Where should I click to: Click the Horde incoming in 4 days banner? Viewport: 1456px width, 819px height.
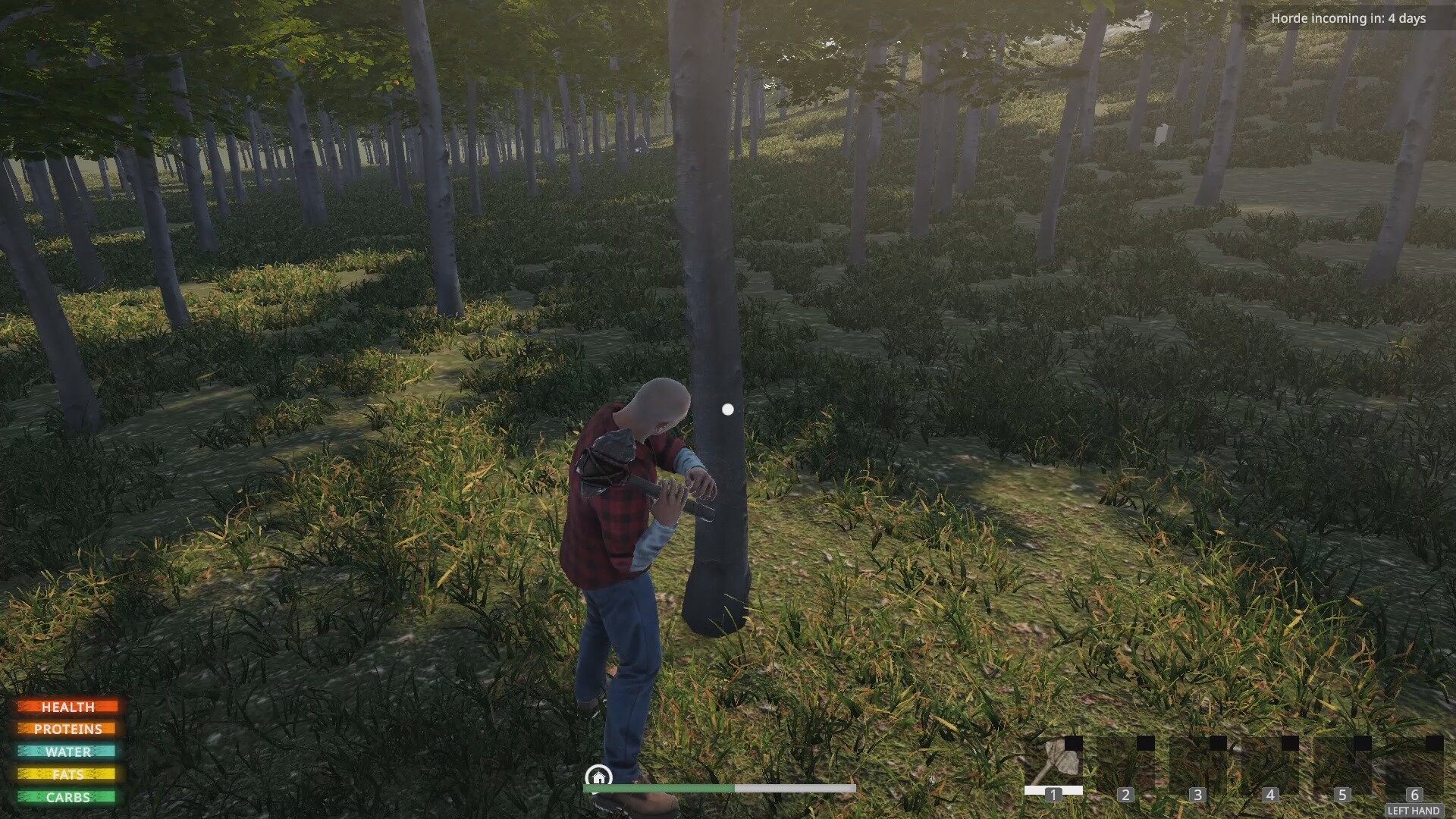[1348, 18]
